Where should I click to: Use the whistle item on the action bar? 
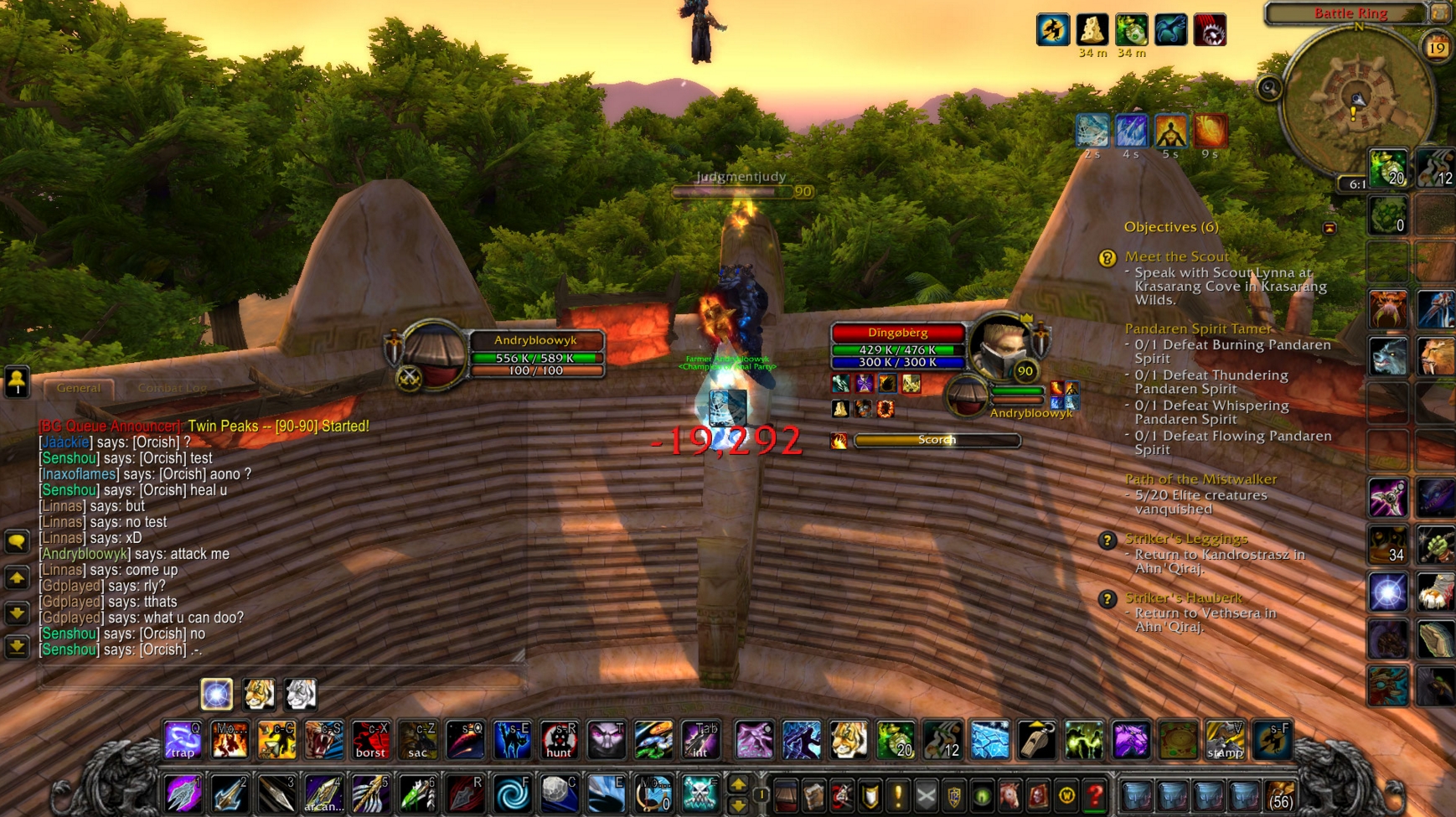1036,741
